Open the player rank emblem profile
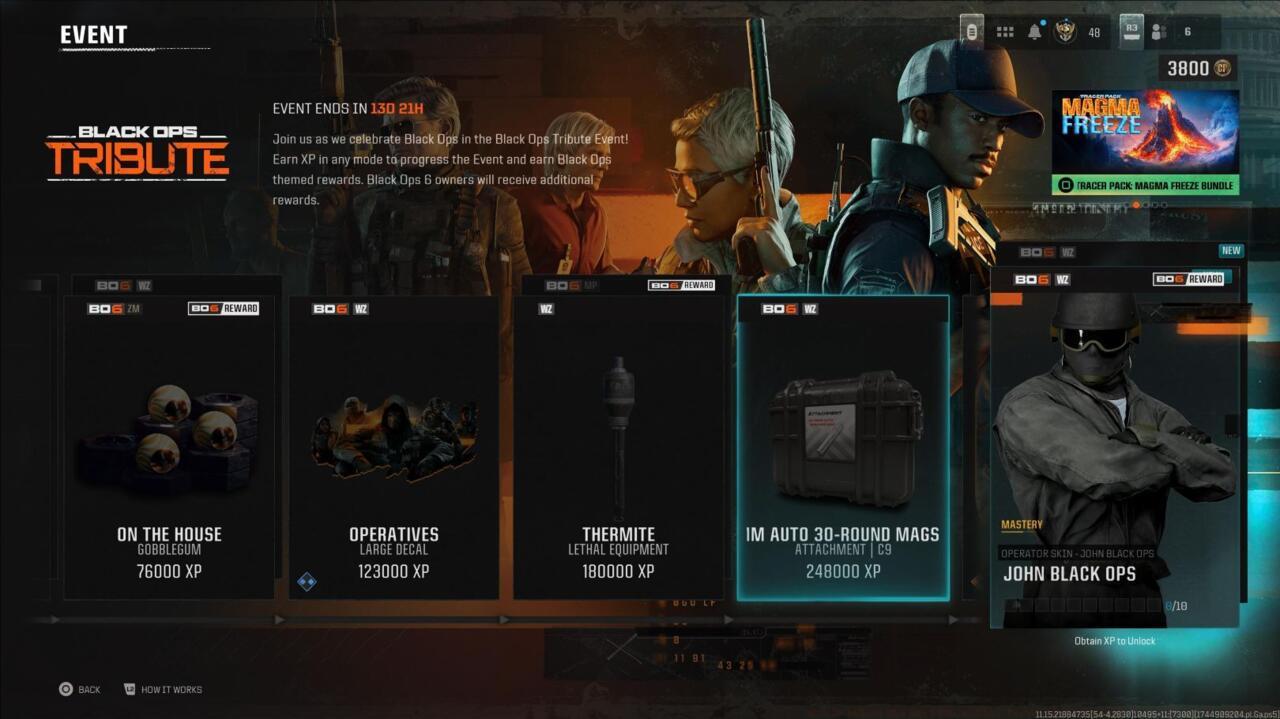This screenshot has height=719, width=1280. 1066,32
